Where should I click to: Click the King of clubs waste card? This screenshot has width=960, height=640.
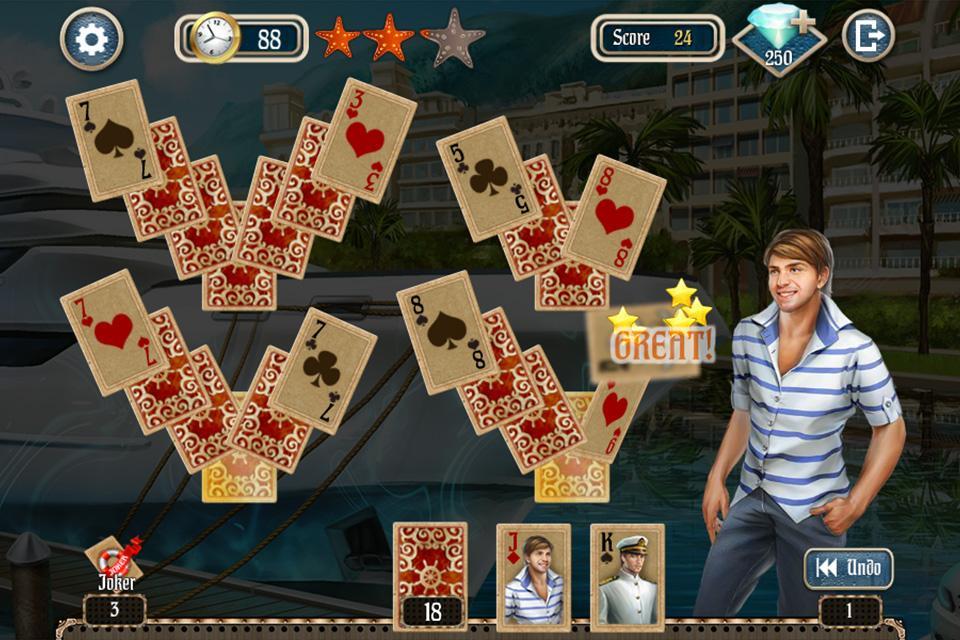627,577
